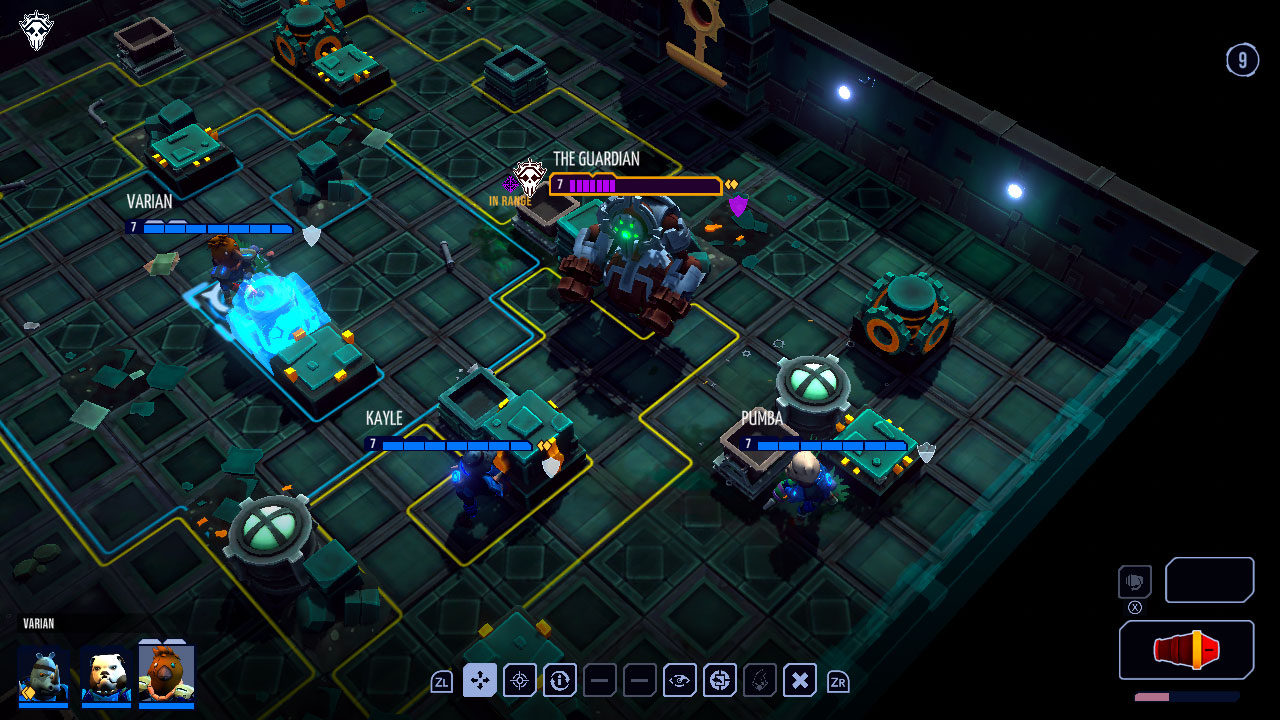Screen dimensions: 1280x720
Task: Toggle the first greyed-out action slot
Action: tap(599, 680)
